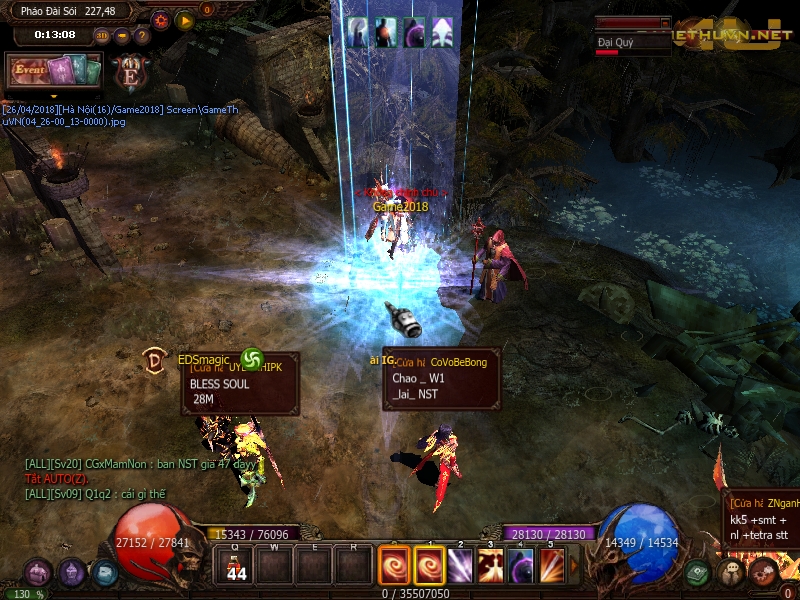Click the round minus button beside 3D
Screen dimensions: 800x600
pos(121,35)
